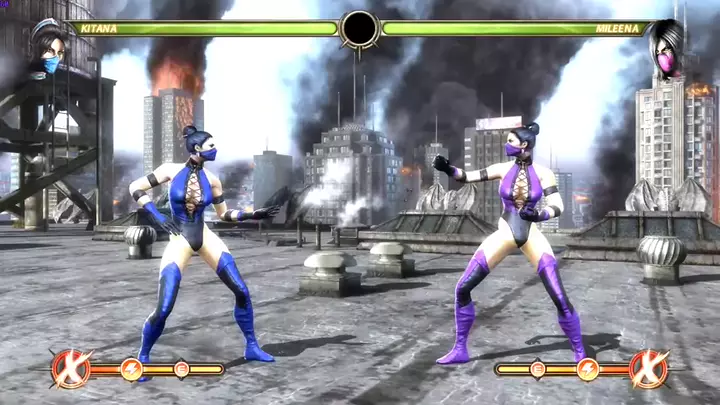Viewport: 720px width, 405px height.
Task: Click Kitana's X-ray meter emblem
Action: [x=71, y=368]
